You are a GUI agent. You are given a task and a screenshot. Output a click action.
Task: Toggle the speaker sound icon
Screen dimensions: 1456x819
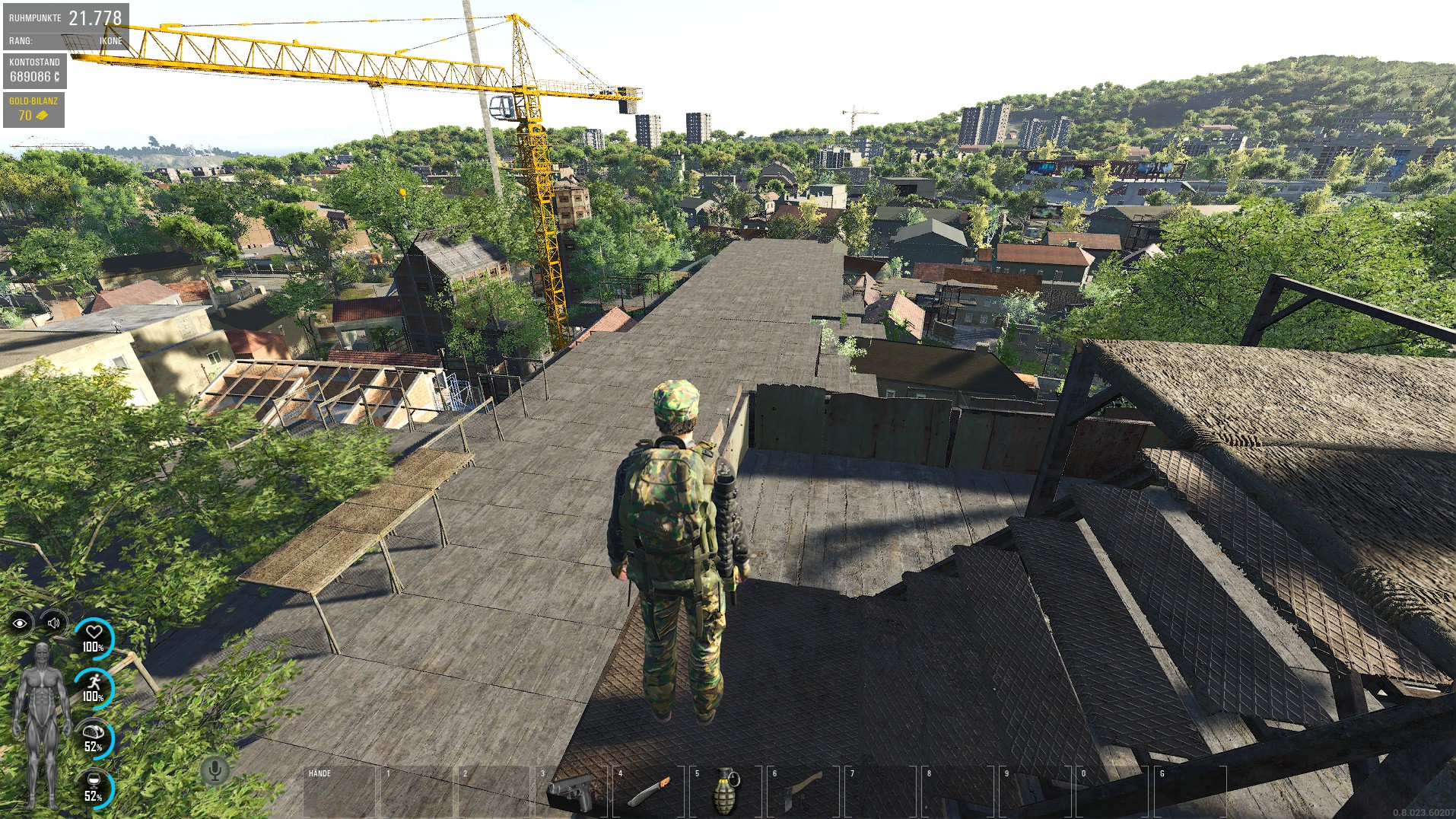[53, 623]
